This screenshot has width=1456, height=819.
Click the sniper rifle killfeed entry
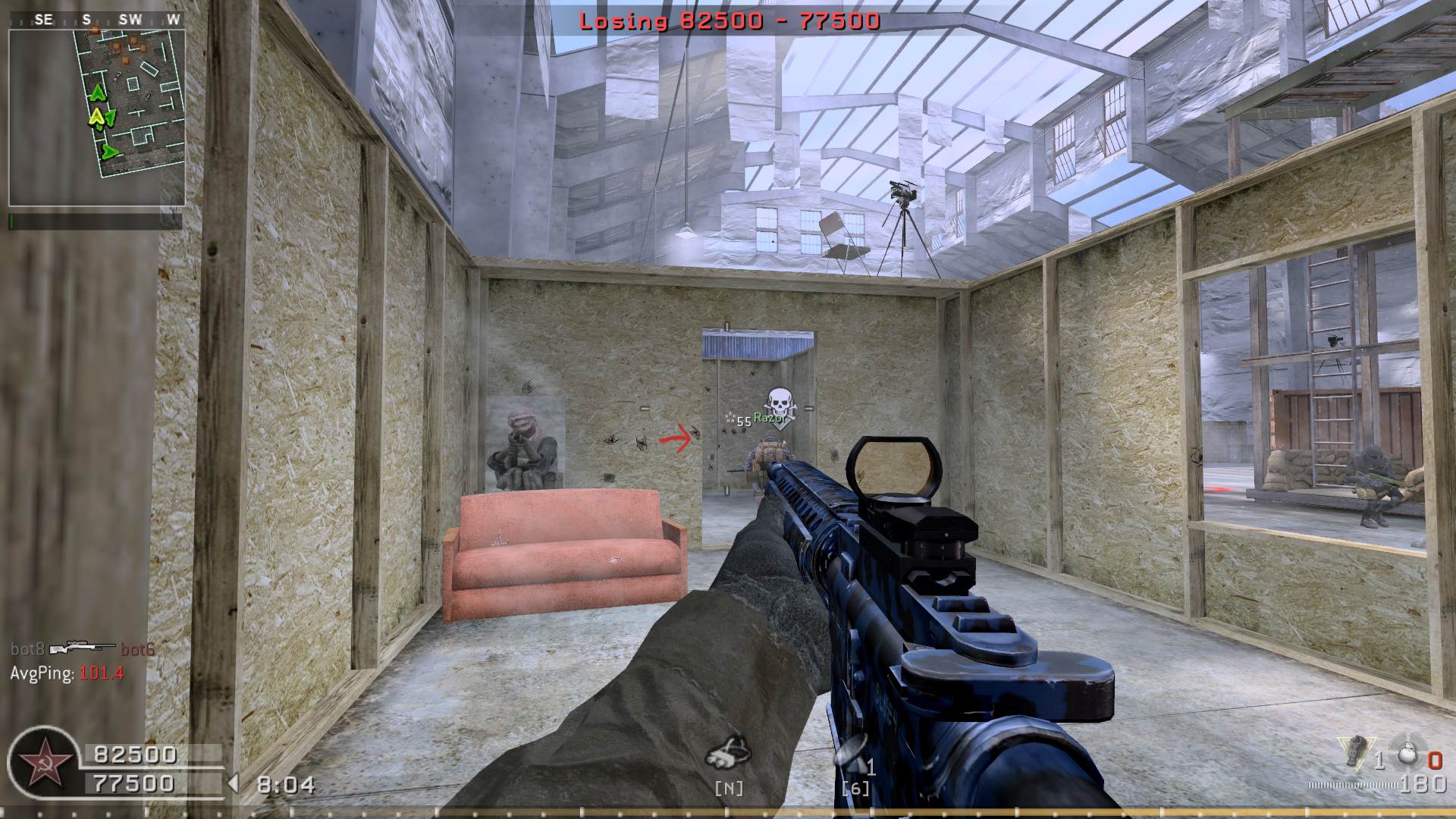click(82, 649)
